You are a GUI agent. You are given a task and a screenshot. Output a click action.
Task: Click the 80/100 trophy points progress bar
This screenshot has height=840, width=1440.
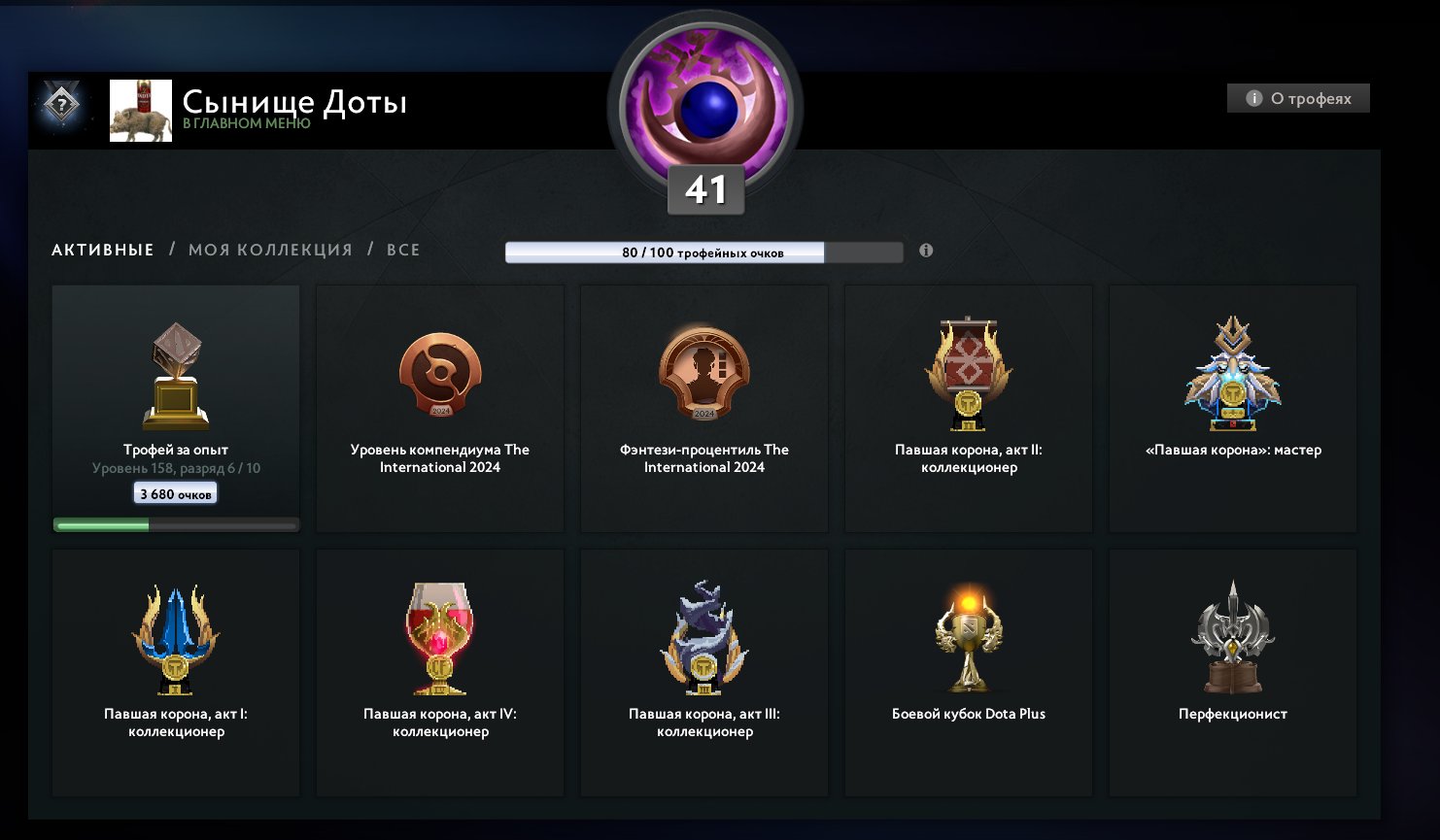pyautogui.click(x=703, y=252)
